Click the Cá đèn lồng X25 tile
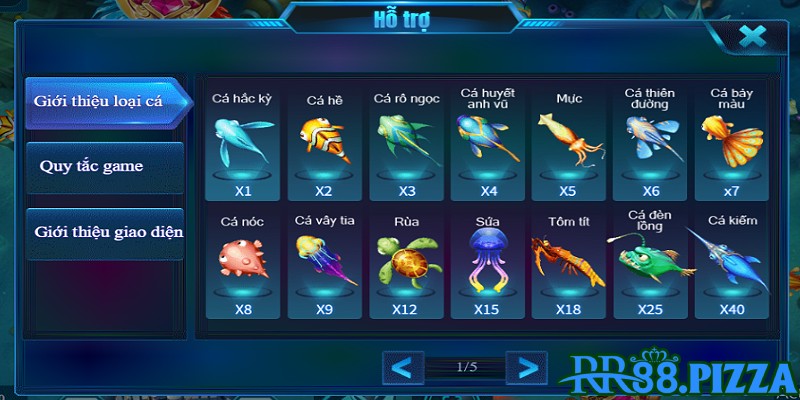This screenshot has height=400, width=800. pos(651,263)
